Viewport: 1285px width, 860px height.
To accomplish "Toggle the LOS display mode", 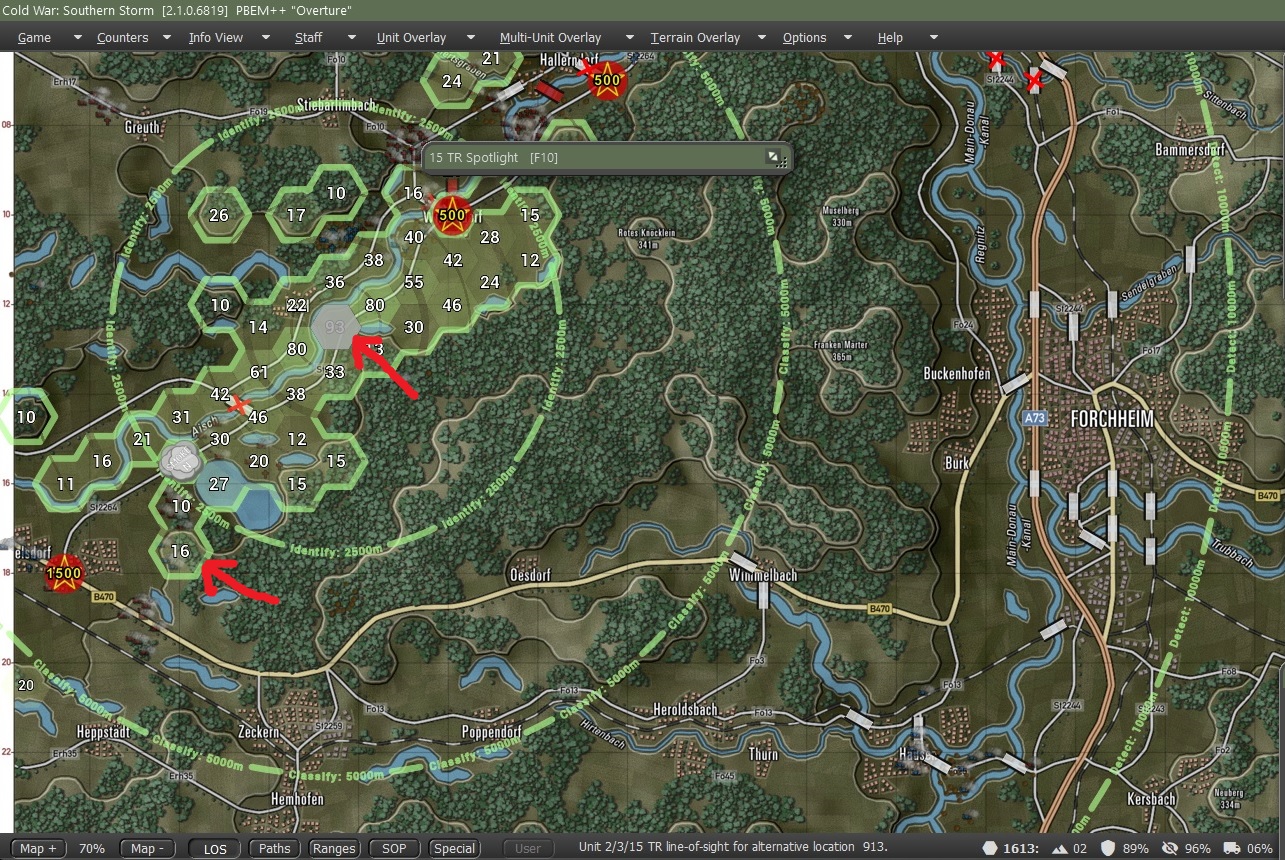I will (x=214, y=847).
